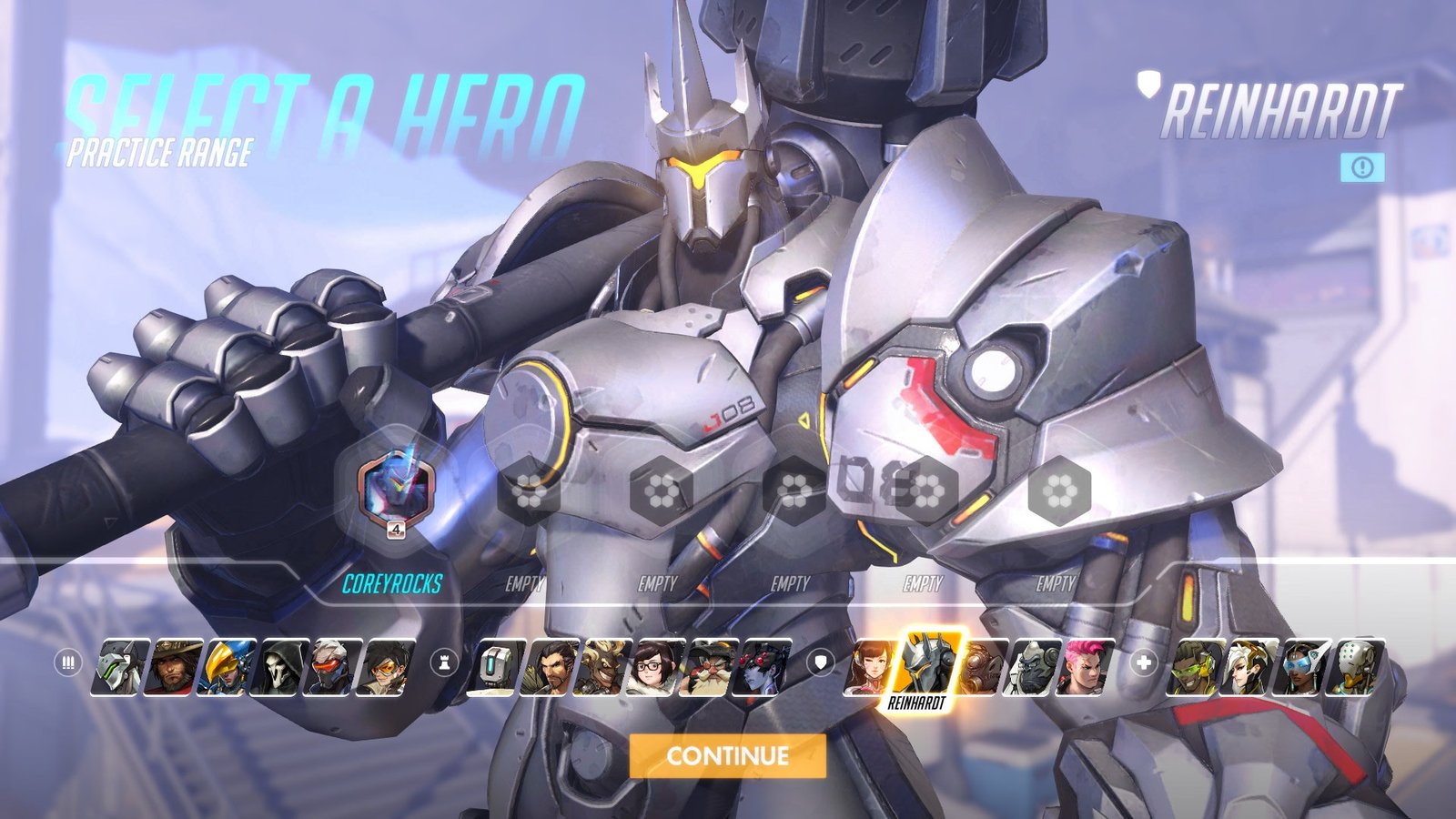
Task: Pick Bastion from the defense heroes
Action: 499,667
